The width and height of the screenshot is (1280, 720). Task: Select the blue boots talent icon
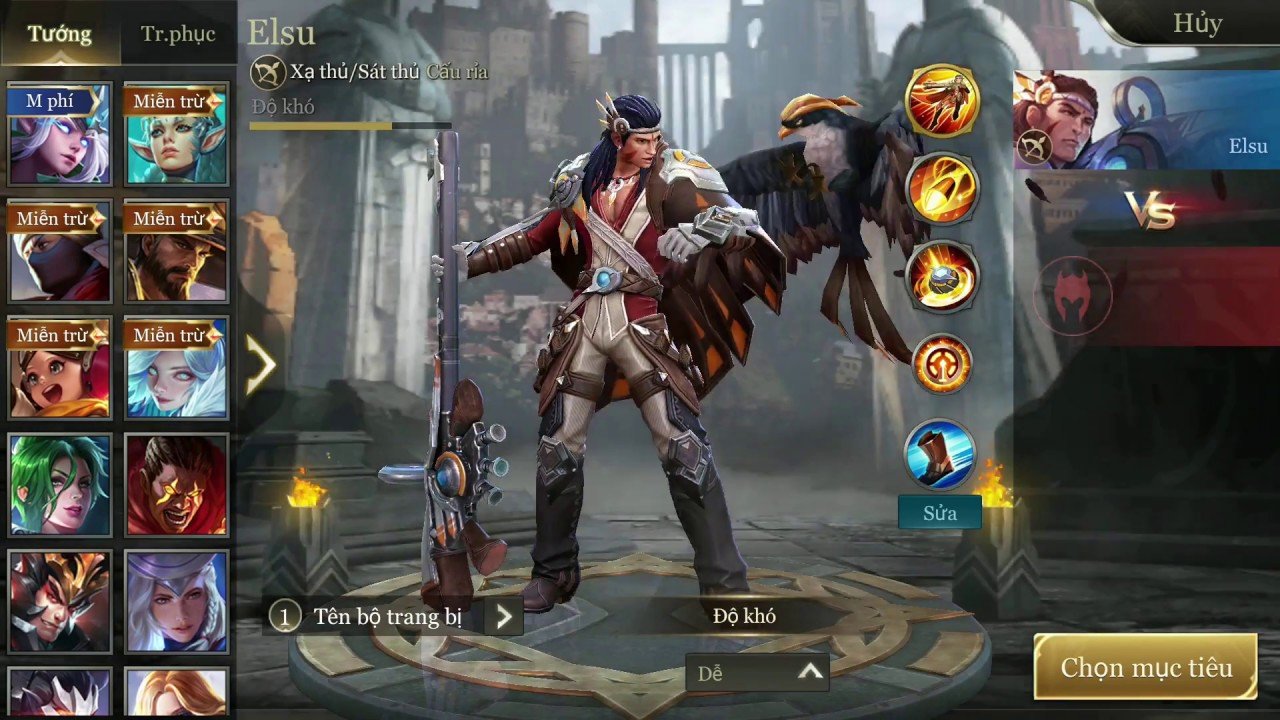[x=940, y=455]
